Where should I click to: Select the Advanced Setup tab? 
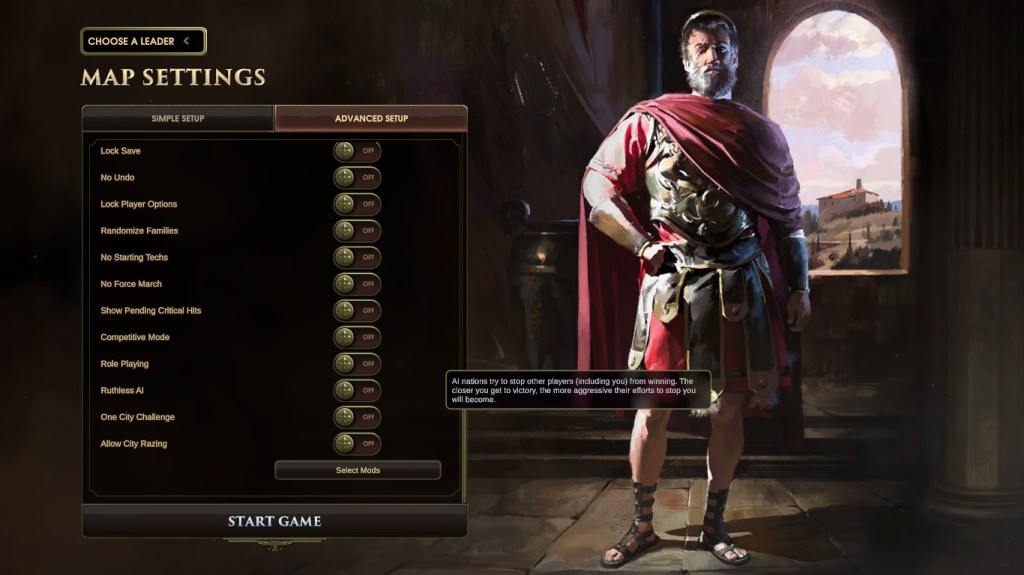point(371,118)
